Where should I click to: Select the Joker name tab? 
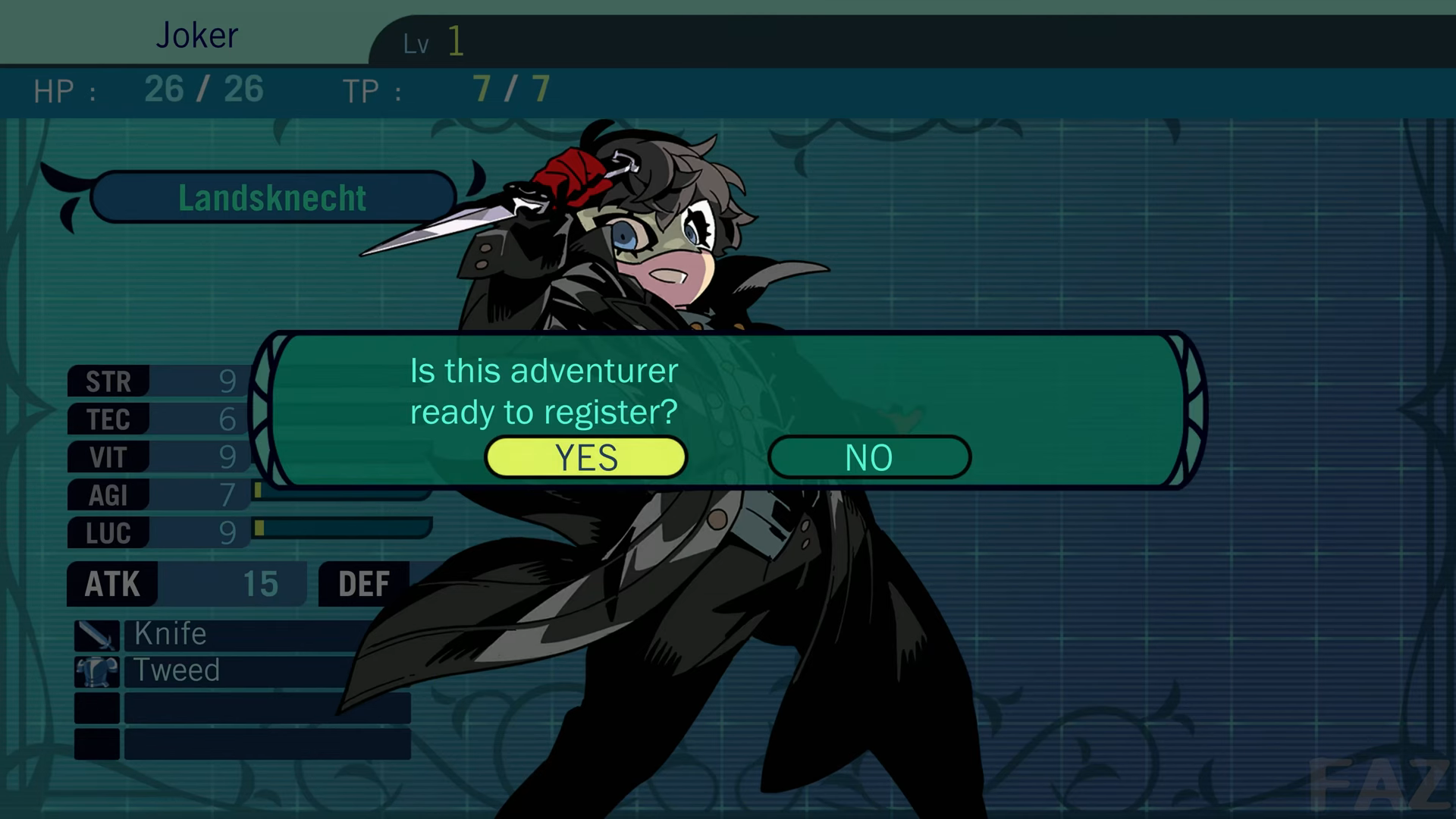pyautogui.click(x=197, y=35)
